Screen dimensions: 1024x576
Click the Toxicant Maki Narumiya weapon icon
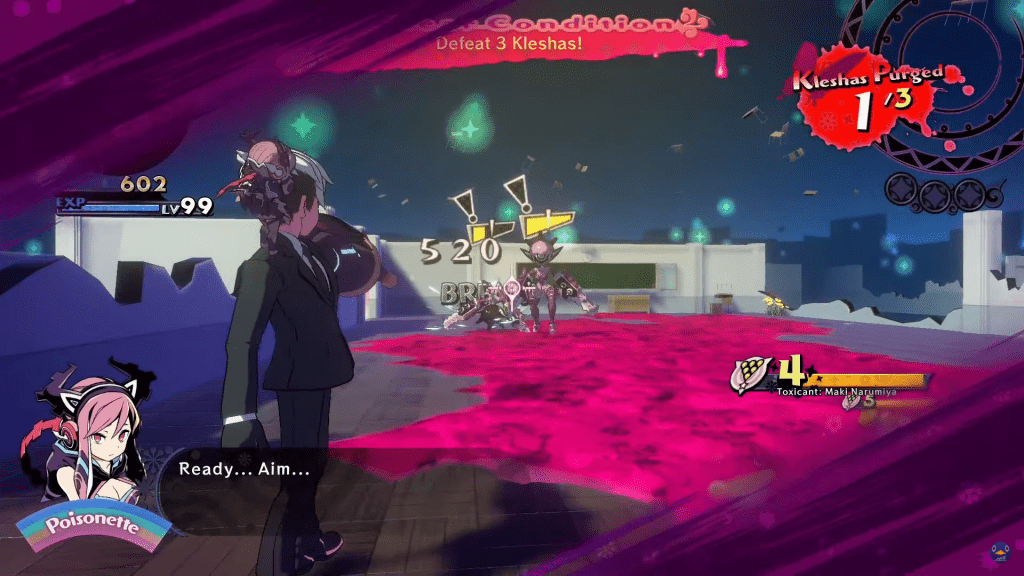point(750,374)
